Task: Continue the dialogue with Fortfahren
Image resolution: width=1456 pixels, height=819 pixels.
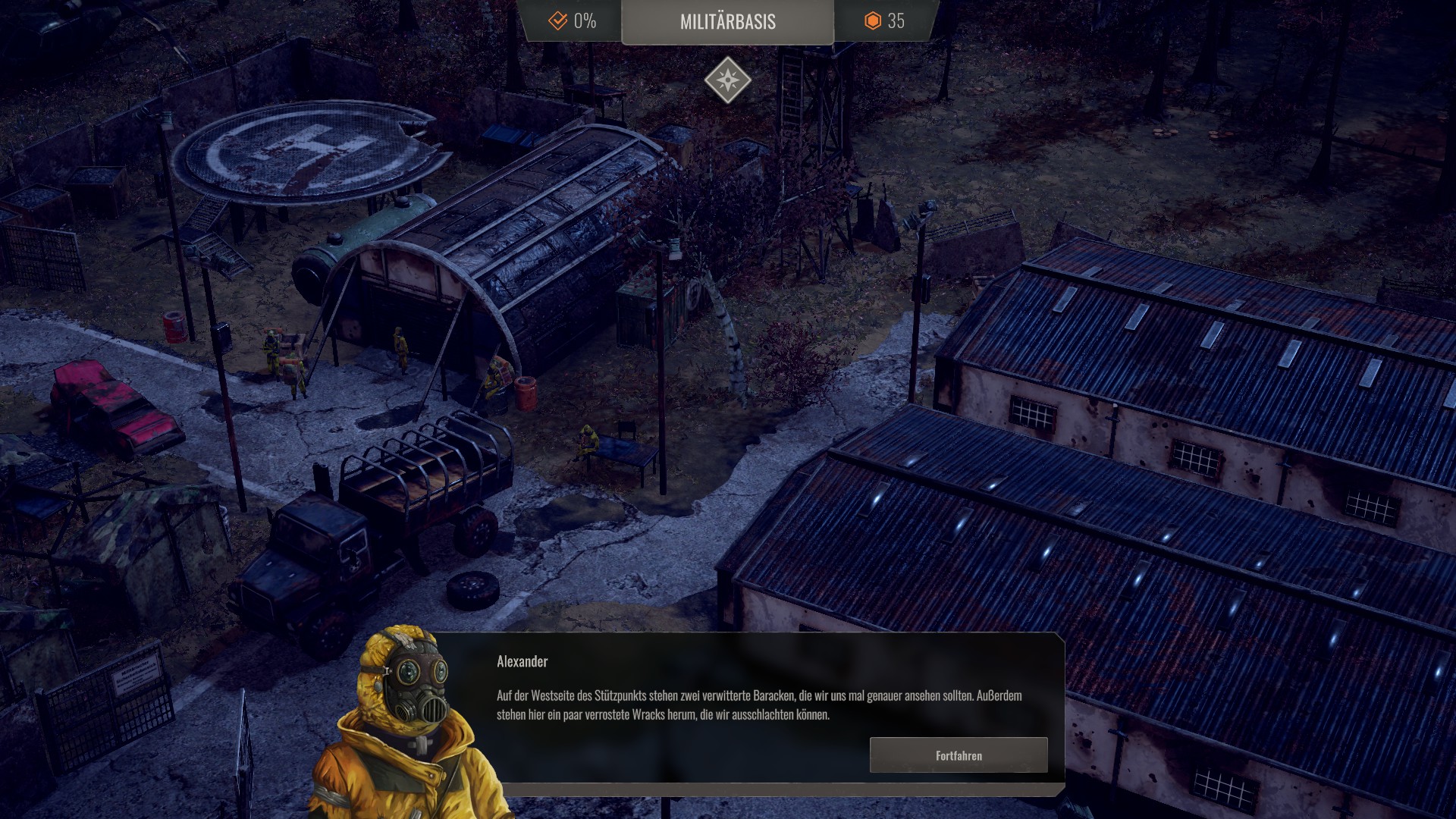Action: click(959, 755)
